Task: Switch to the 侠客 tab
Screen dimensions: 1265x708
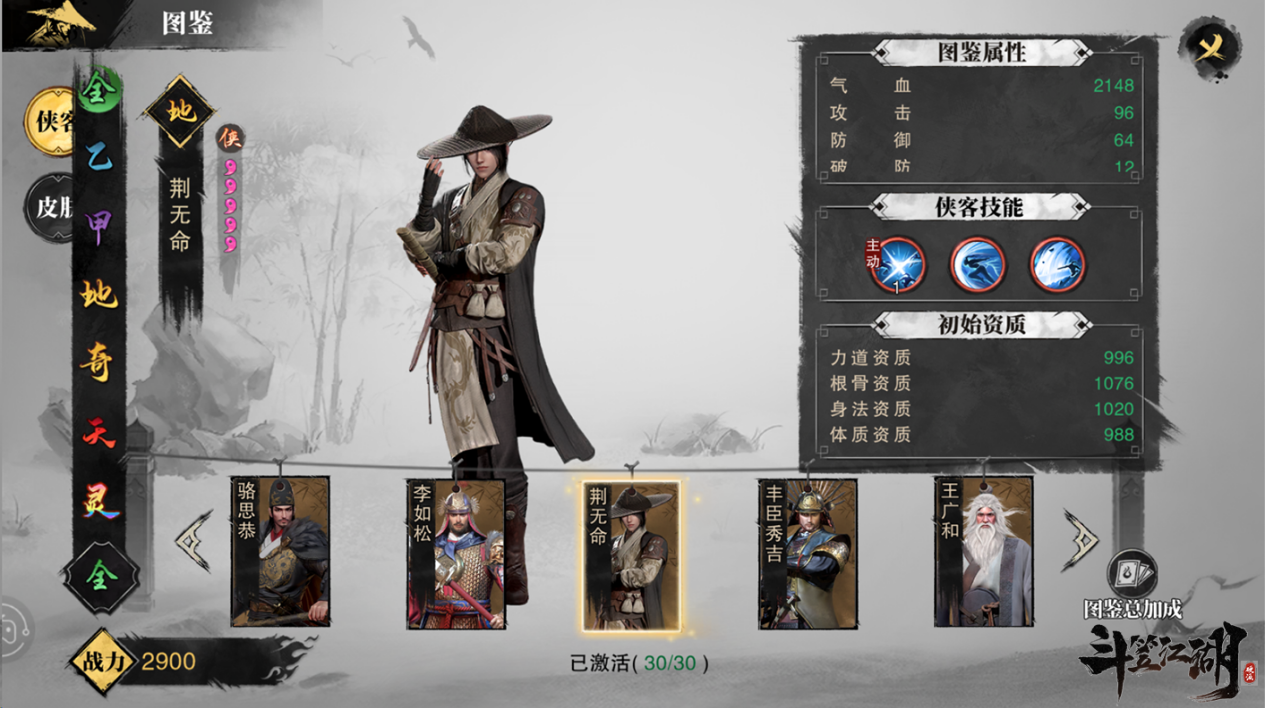Action: (x=51, y=122)
